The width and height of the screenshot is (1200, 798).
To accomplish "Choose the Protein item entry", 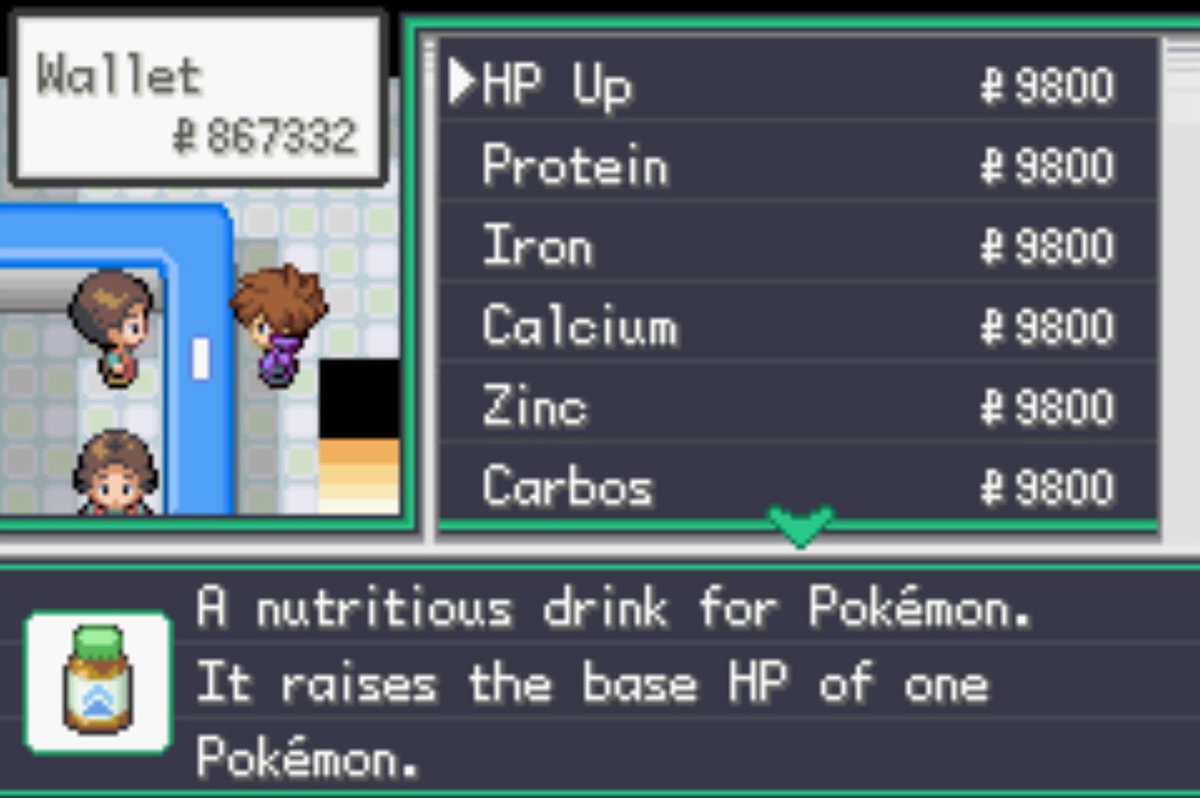I will point(574,166).
